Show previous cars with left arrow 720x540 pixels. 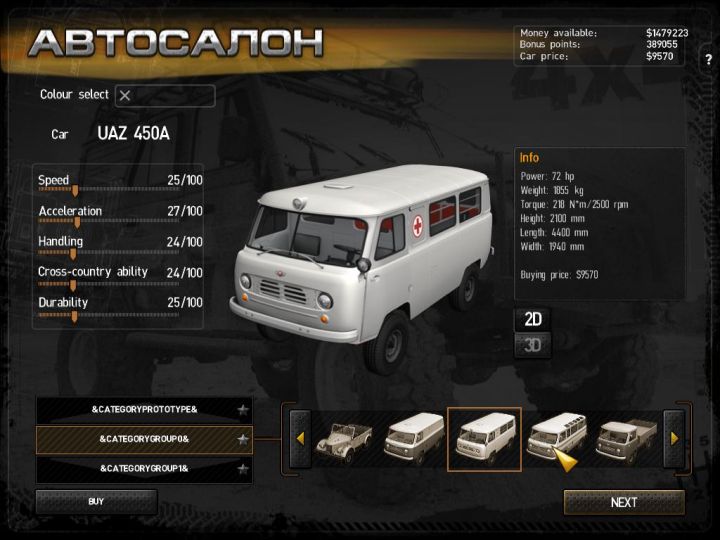[x=298, y=438]
